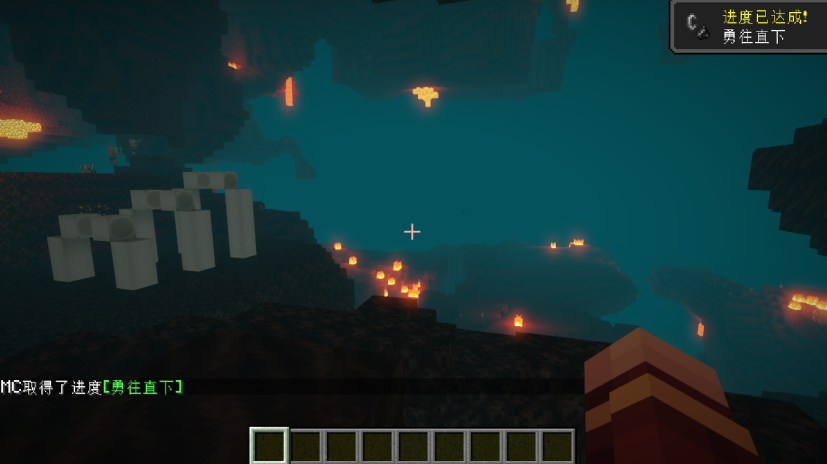Select the highlighted first hotbar slot
Image resolution: width=827 pixels, height=464 pixels.
point(269,446)
